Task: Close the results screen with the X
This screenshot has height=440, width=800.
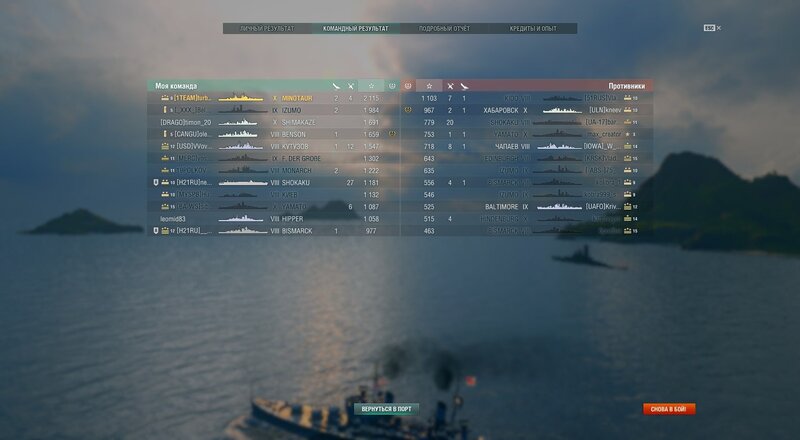Action: click(718, 28)
